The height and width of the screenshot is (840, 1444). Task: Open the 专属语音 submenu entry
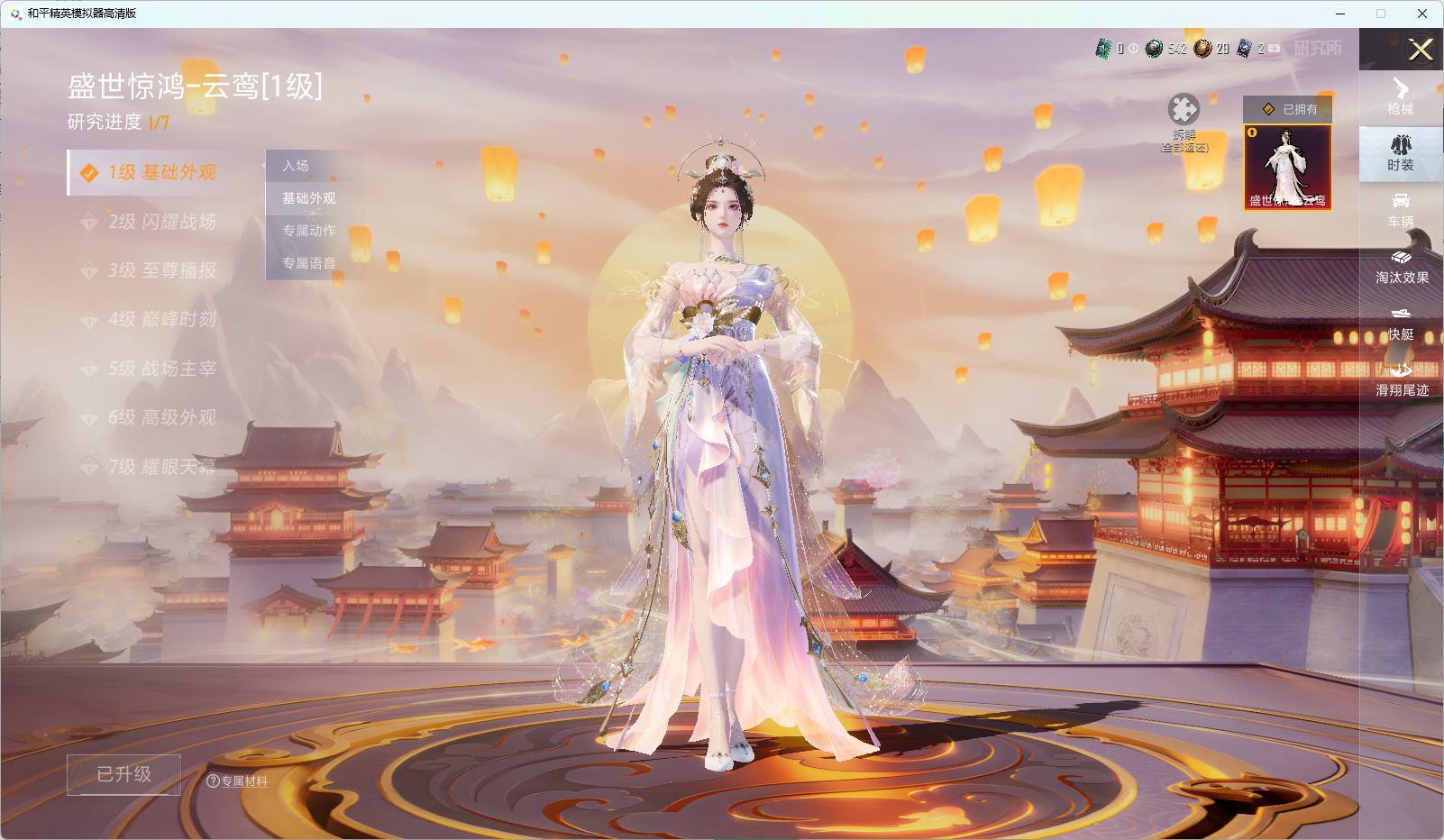coord(306,263)
